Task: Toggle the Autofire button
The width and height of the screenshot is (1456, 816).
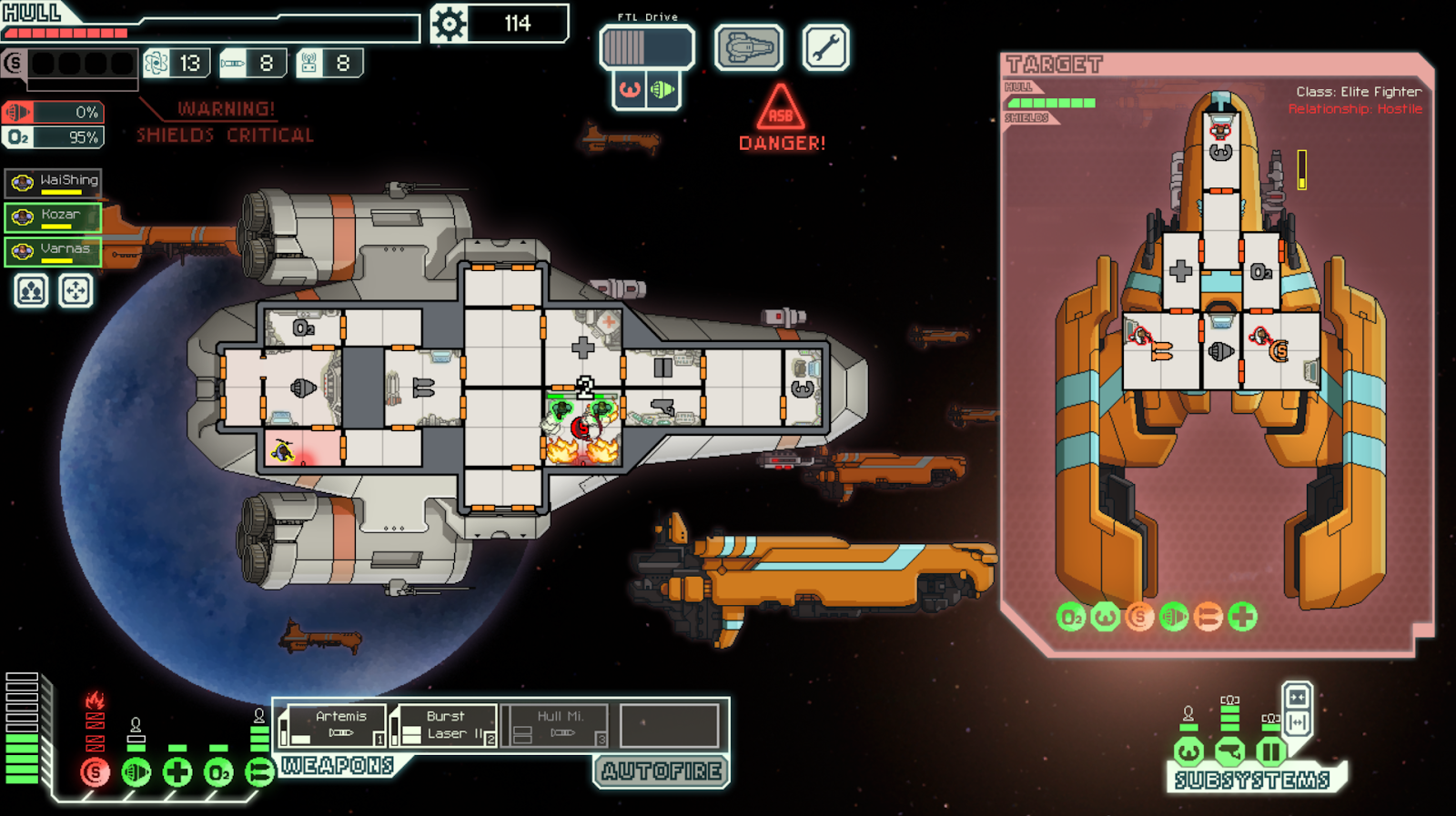Action: [x=662, y=771]
